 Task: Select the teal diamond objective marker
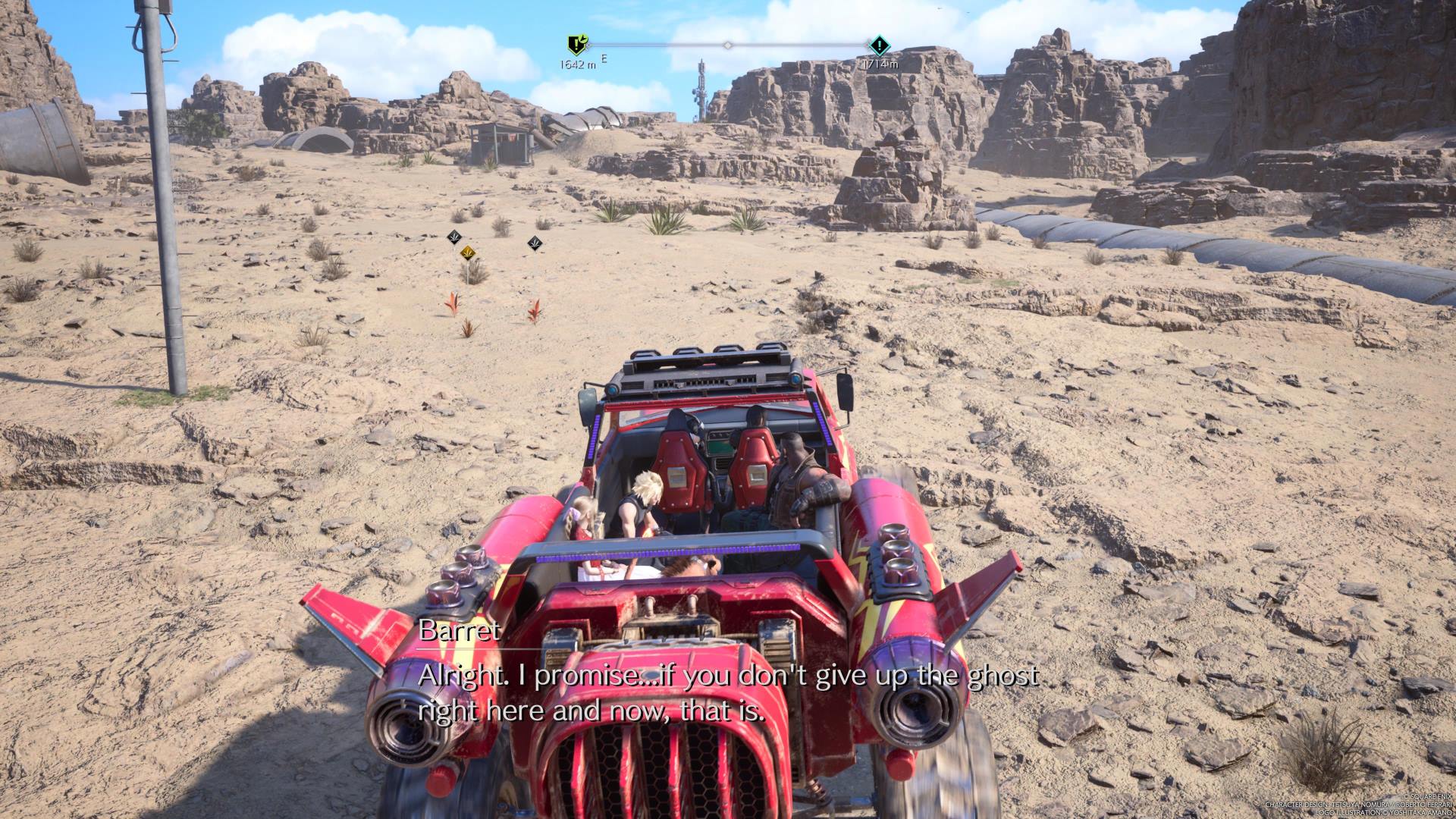point(879,45)
